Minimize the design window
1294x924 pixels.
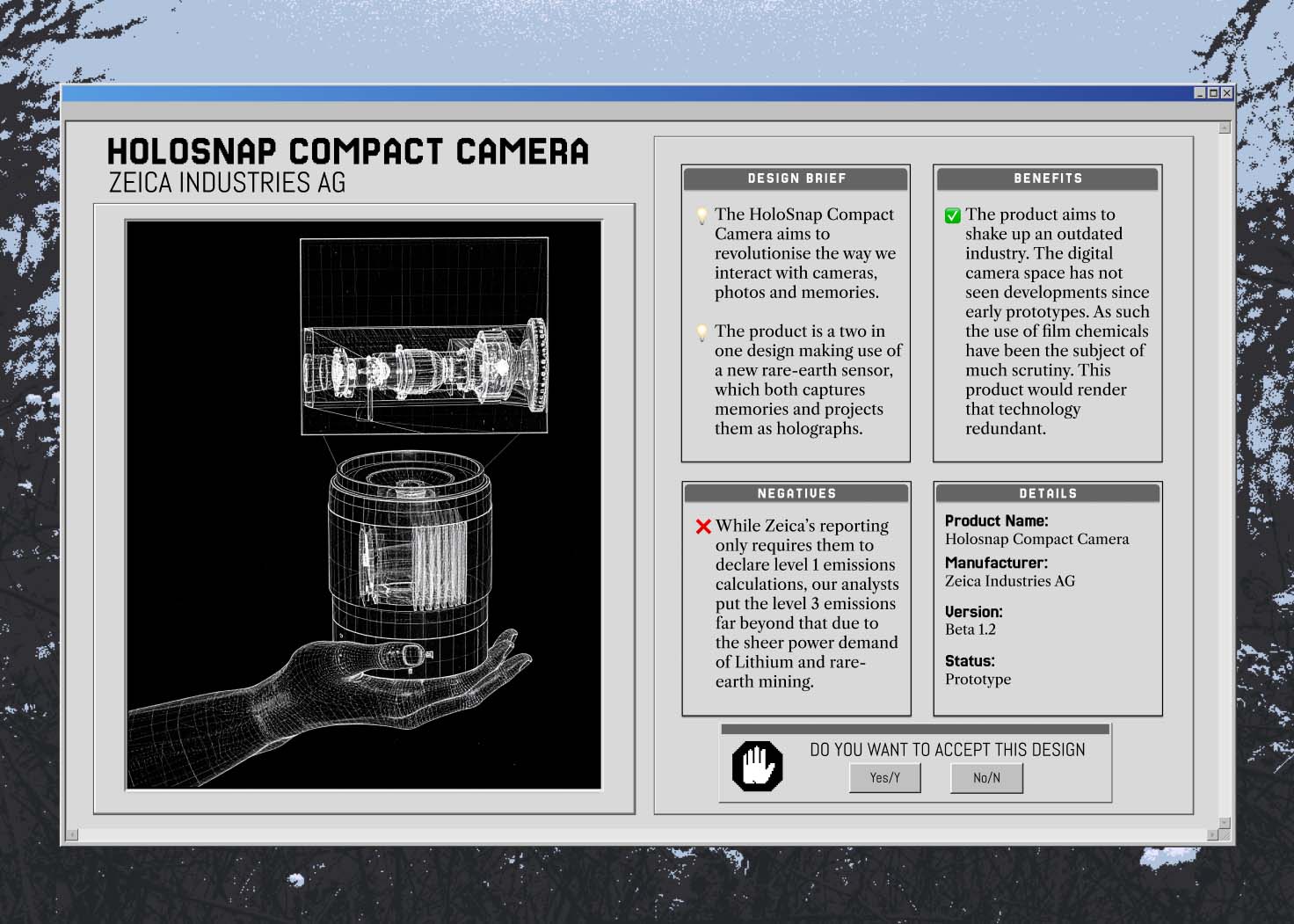(x=1201, y=93)
